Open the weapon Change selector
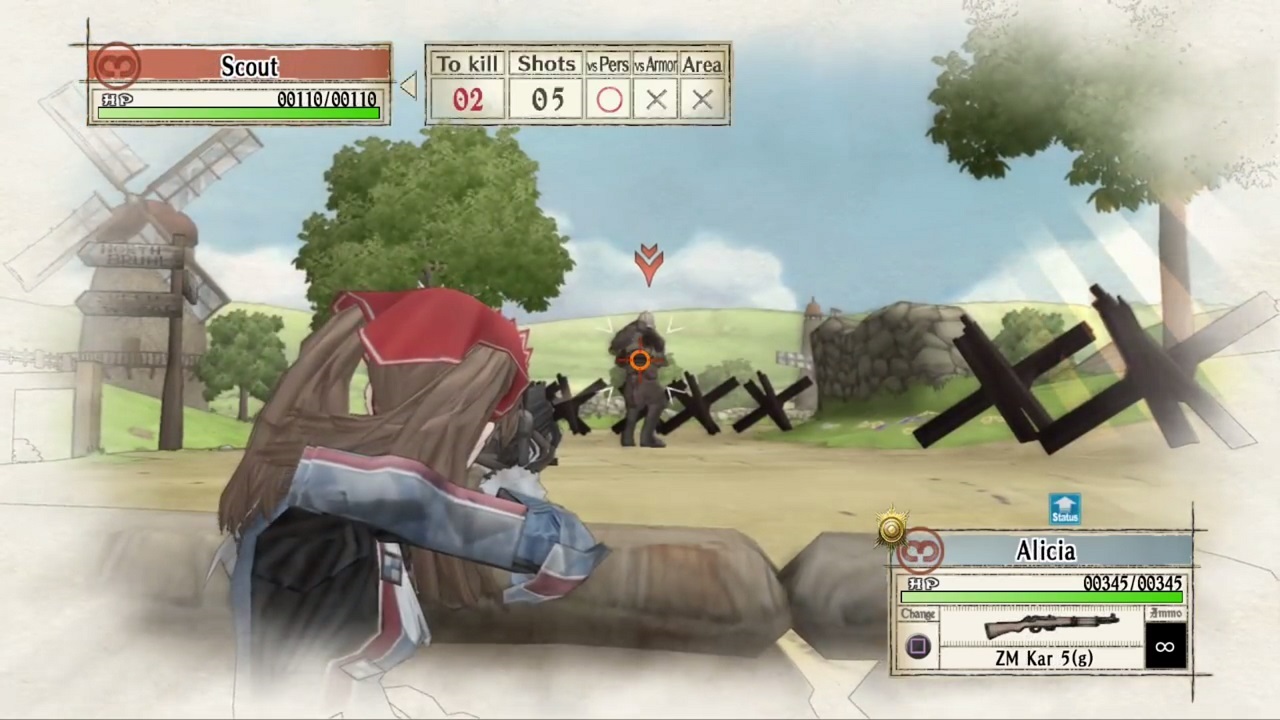Viewport: 1280px width, 720px height. tap(917, 646)
